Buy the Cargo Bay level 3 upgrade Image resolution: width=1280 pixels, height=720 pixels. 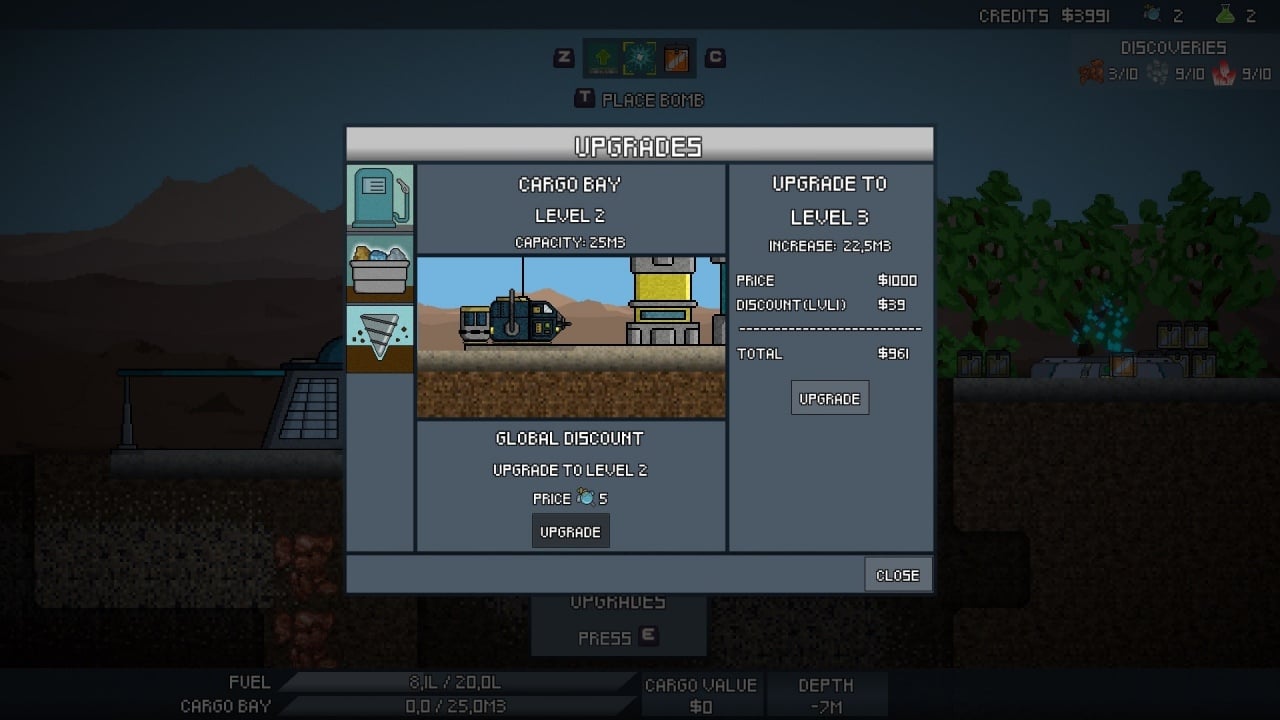pos(829,398)
